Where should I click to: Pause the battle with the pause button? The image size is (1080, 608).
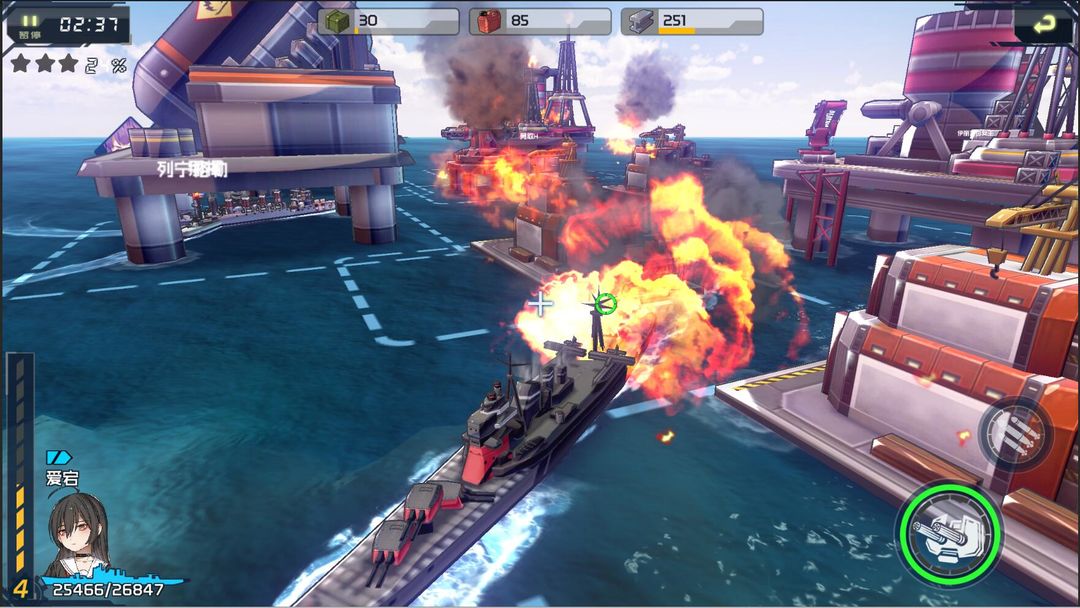[29, 23]
